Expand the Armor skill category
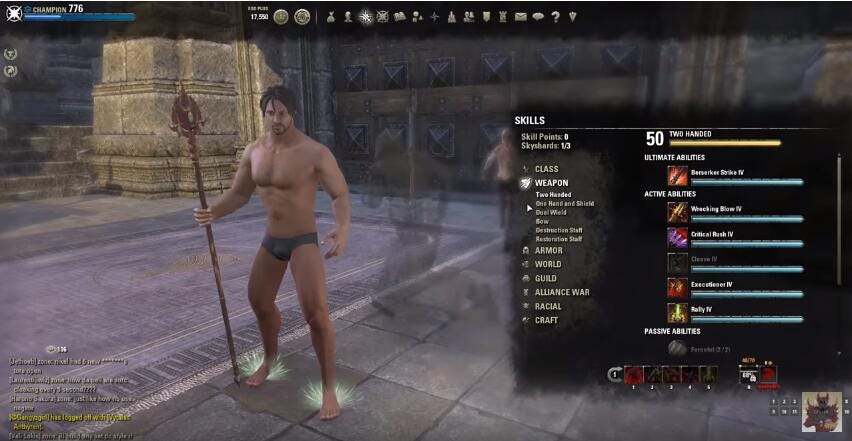This screenshot has height=441, width=852. tap(548, 250)
